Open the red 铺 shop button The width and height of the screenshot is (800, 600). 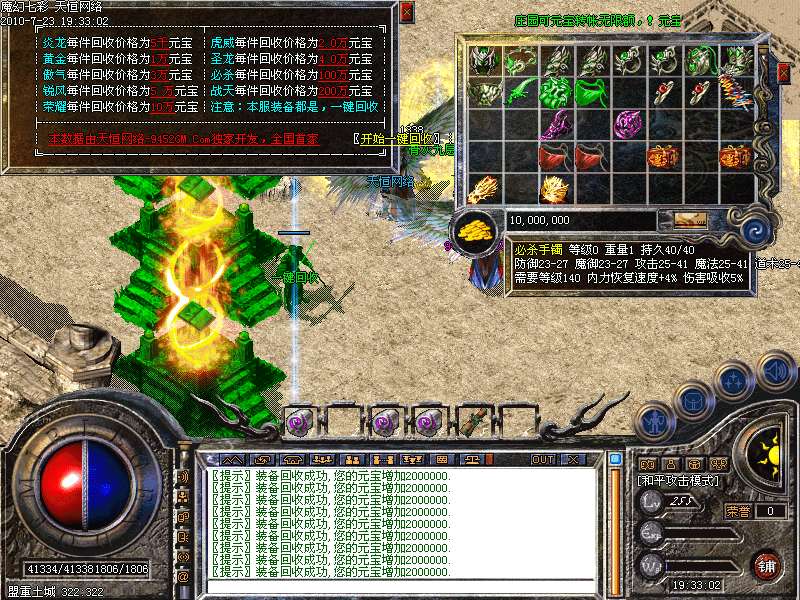[767, 564]
